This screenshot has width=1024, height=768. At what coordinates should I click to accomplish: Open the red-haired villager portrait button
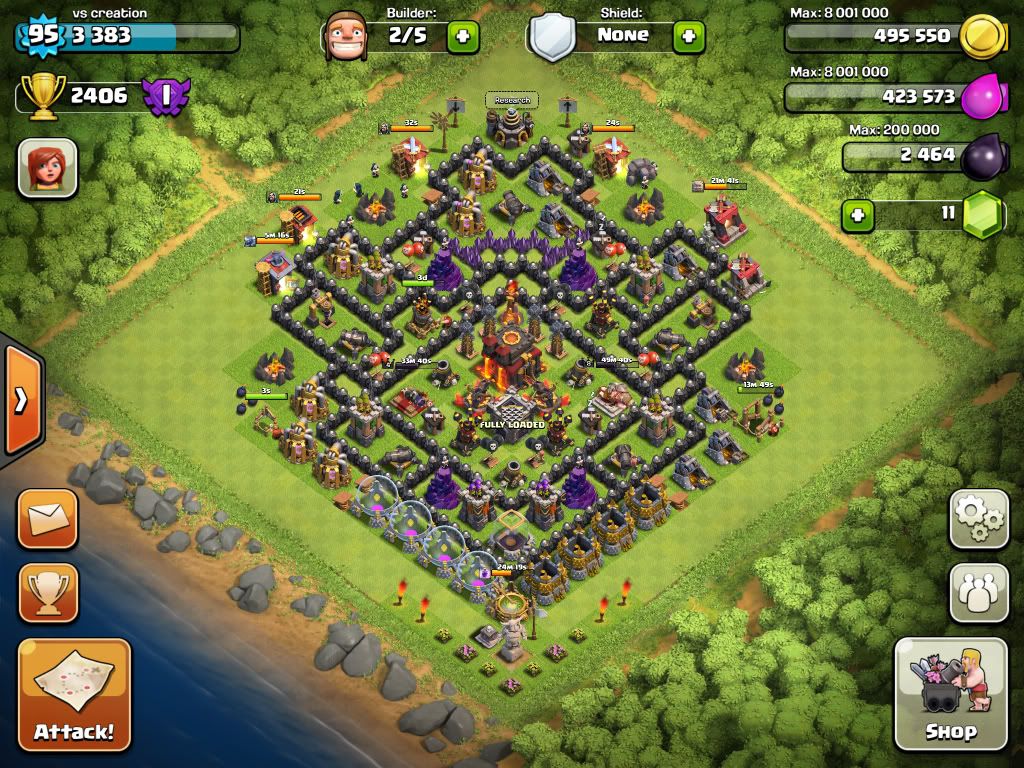coord(47,167)
